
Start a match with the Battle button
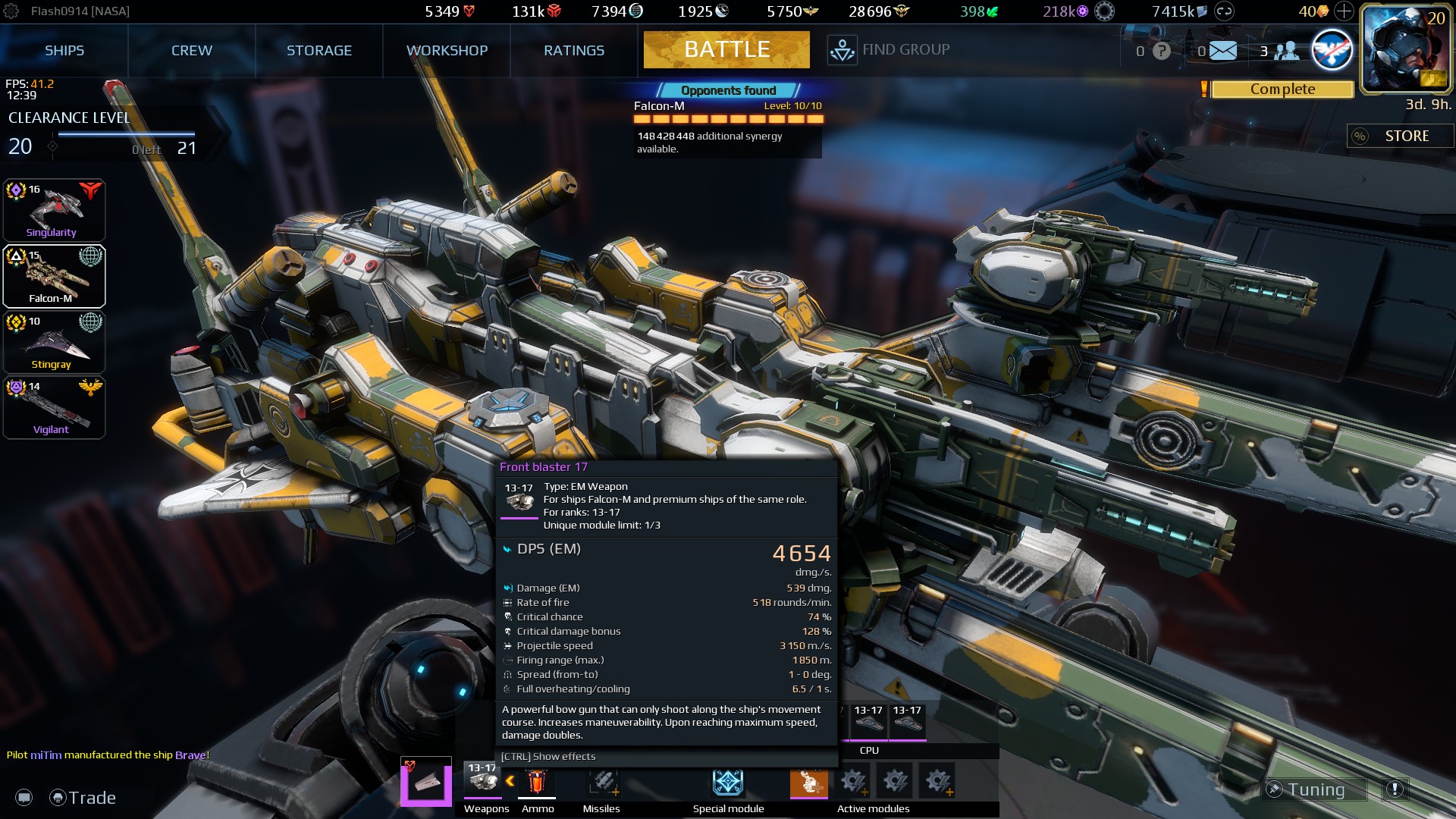726,50
